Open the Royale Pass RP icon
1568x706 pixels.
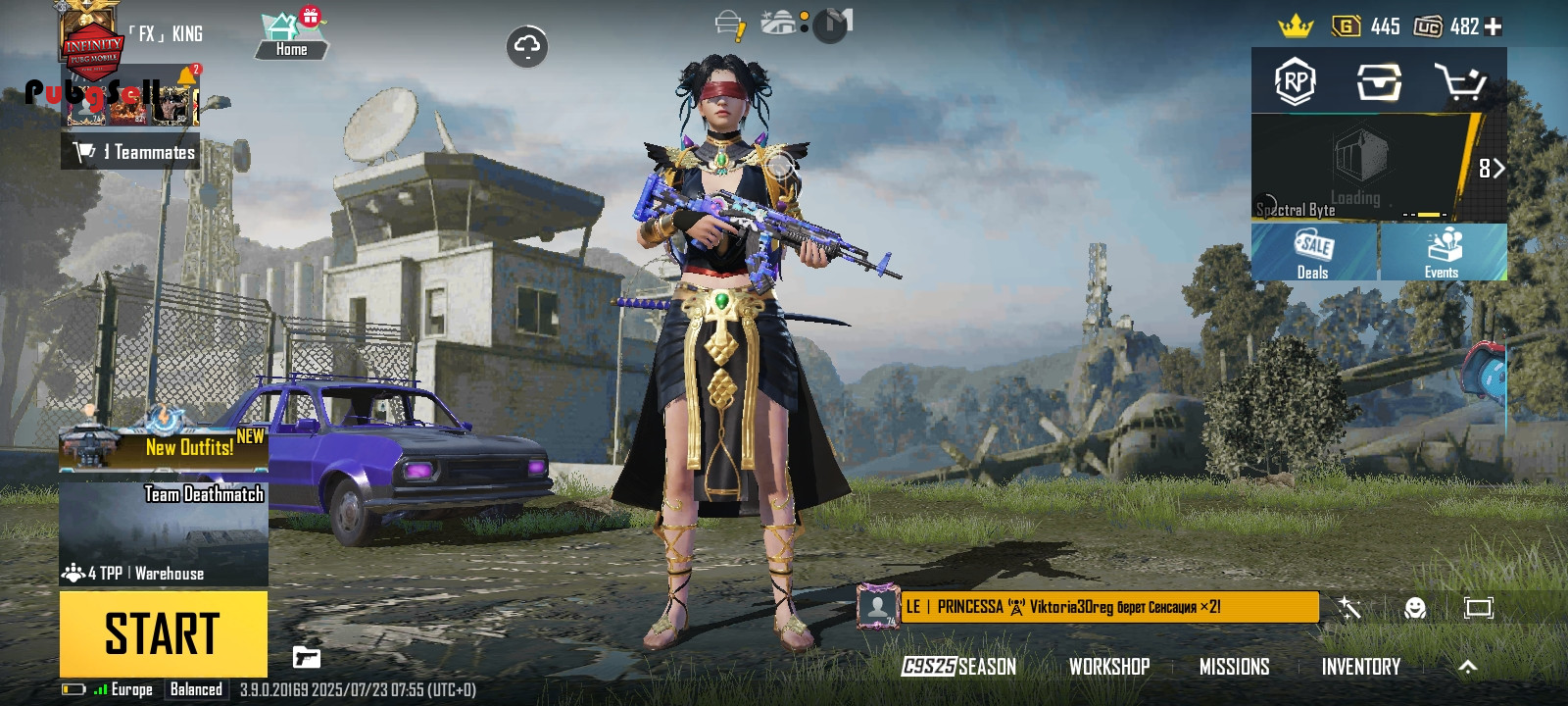tap(1295, 82)
